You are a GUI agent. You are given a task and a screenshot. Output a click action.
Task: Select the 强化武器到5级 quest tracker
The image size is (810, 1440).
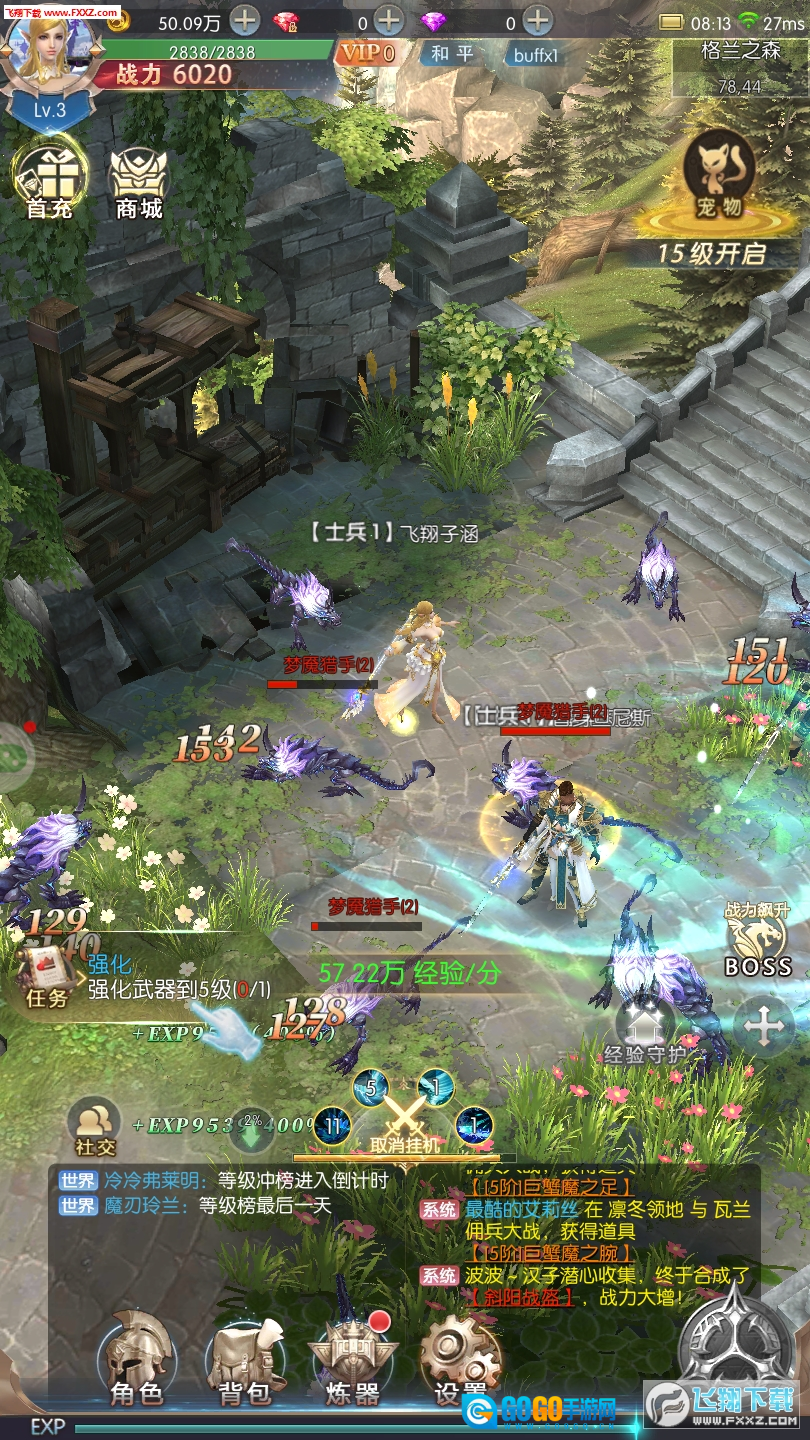(178, 979)
